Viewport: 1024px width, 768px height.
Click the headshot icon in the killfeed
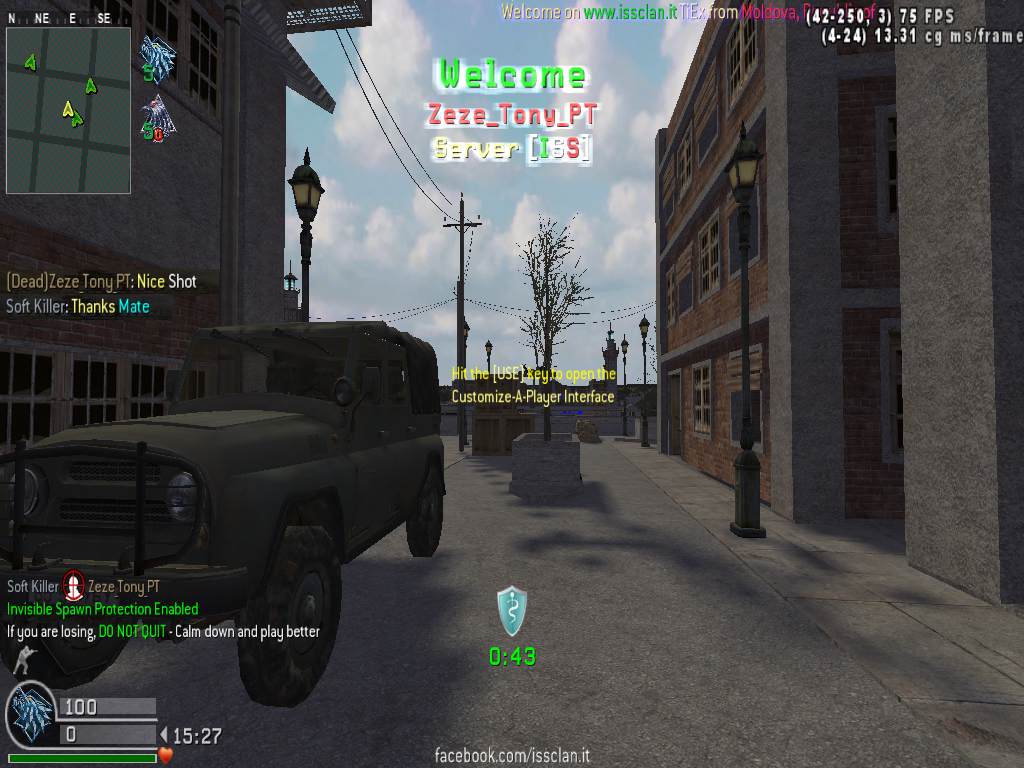pyautogui.click(x=73, y=585)
